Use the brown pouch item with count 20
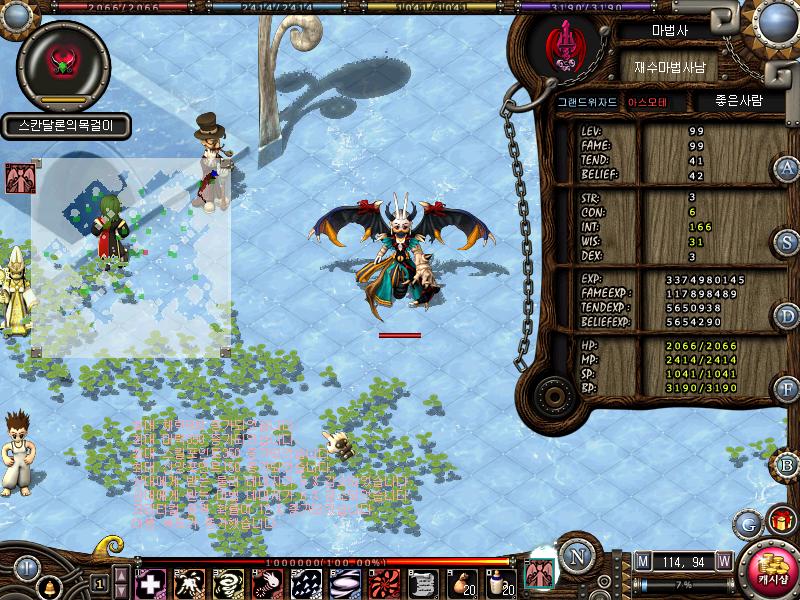The height and width of the screenshot is (600, 800). pyautogui.click(x=461, y=583)
